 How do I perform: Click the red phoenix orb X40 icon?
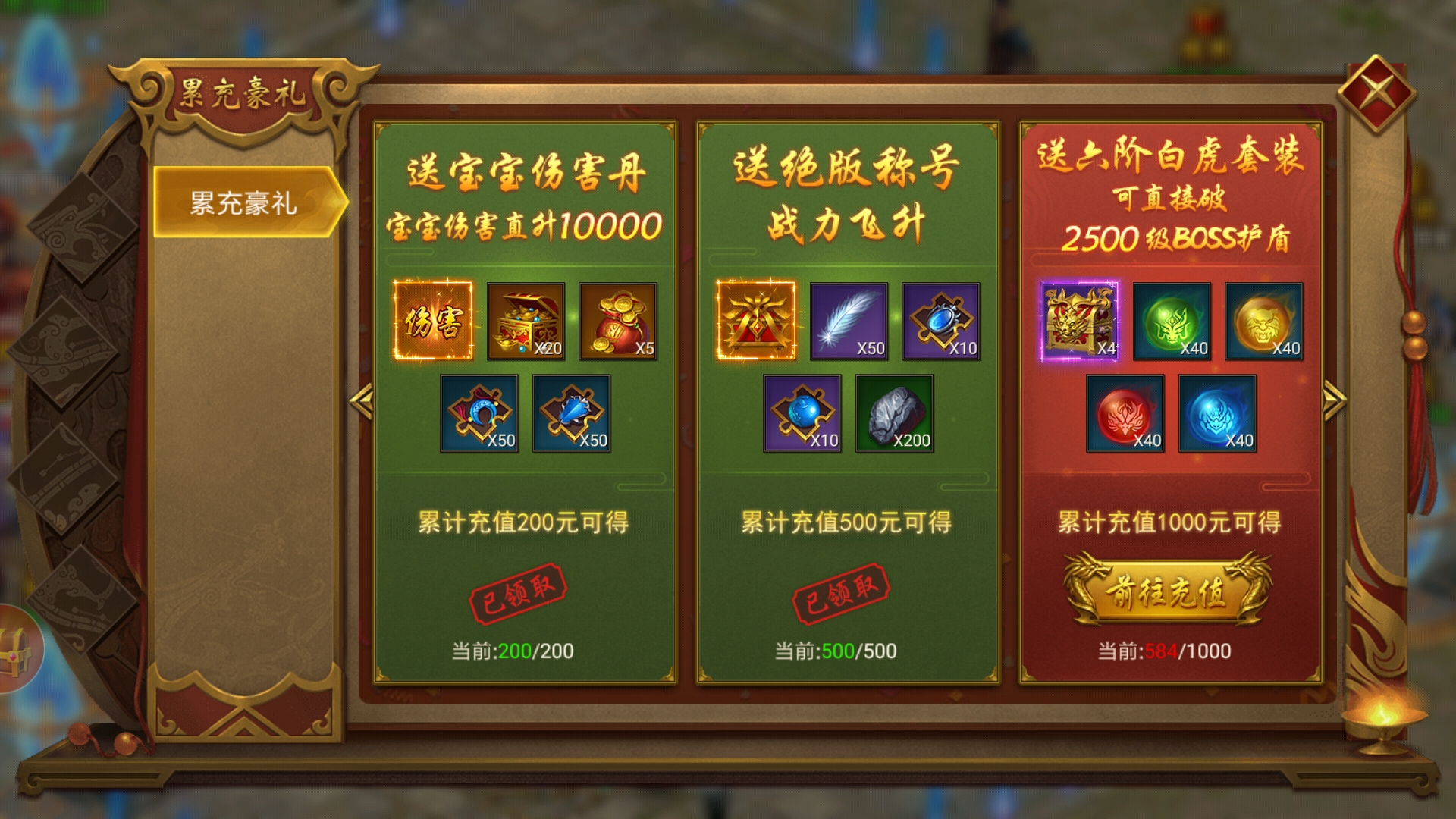[1125, 416]
